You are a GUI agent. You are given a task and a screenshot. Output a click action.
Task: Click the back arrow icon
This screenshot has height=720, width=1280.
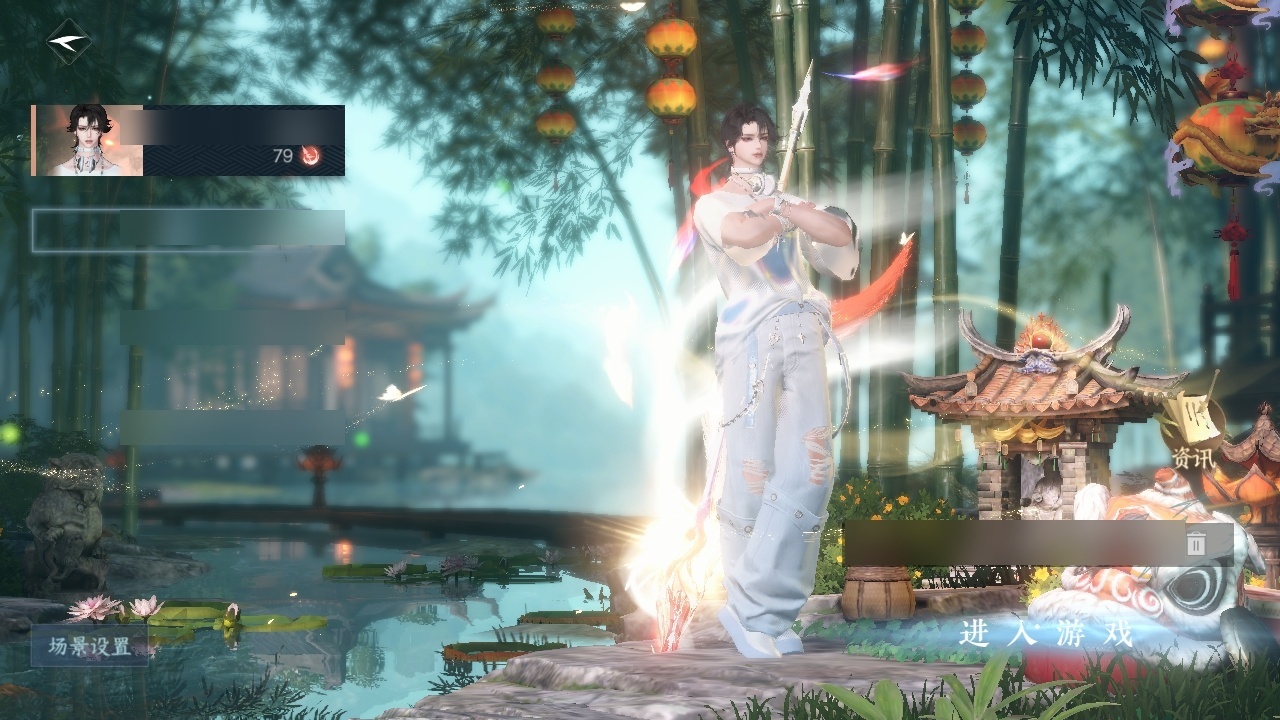click(x=68, y=42)
